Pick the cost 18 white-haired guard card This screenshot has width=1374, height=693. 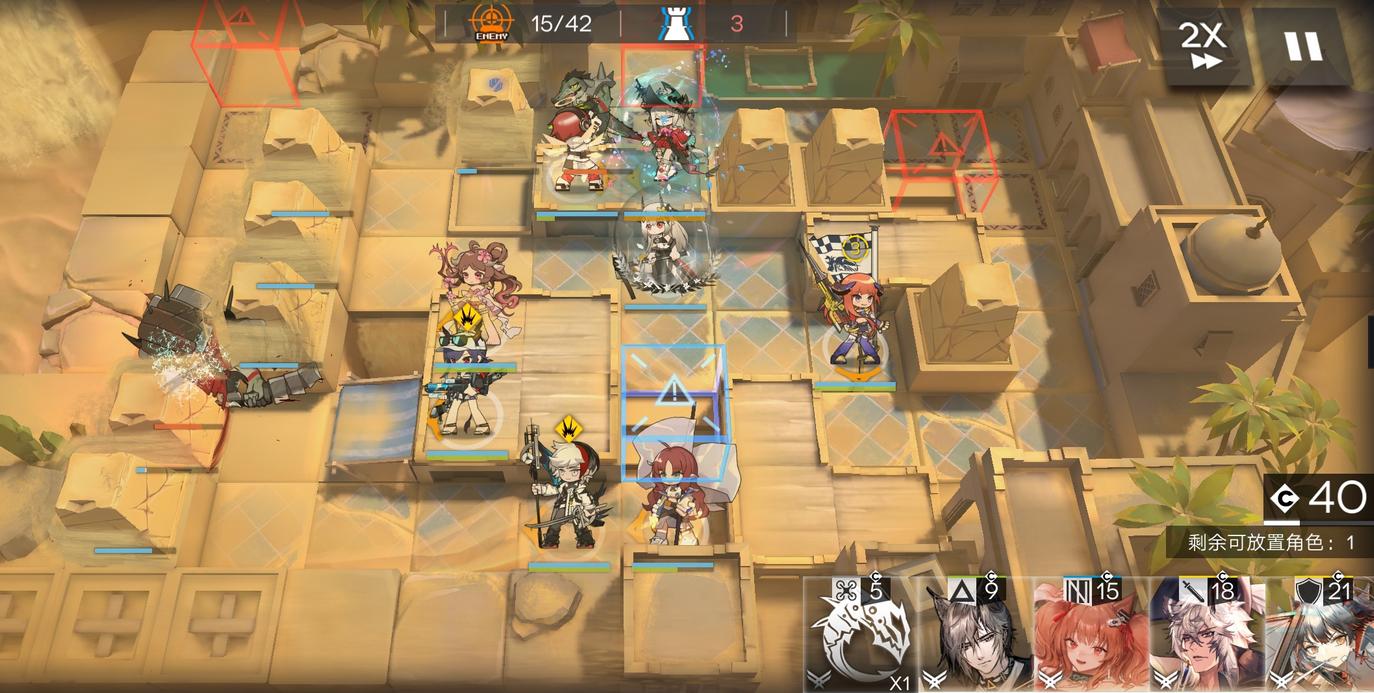pyautogui.click(x=1206, y=636)
